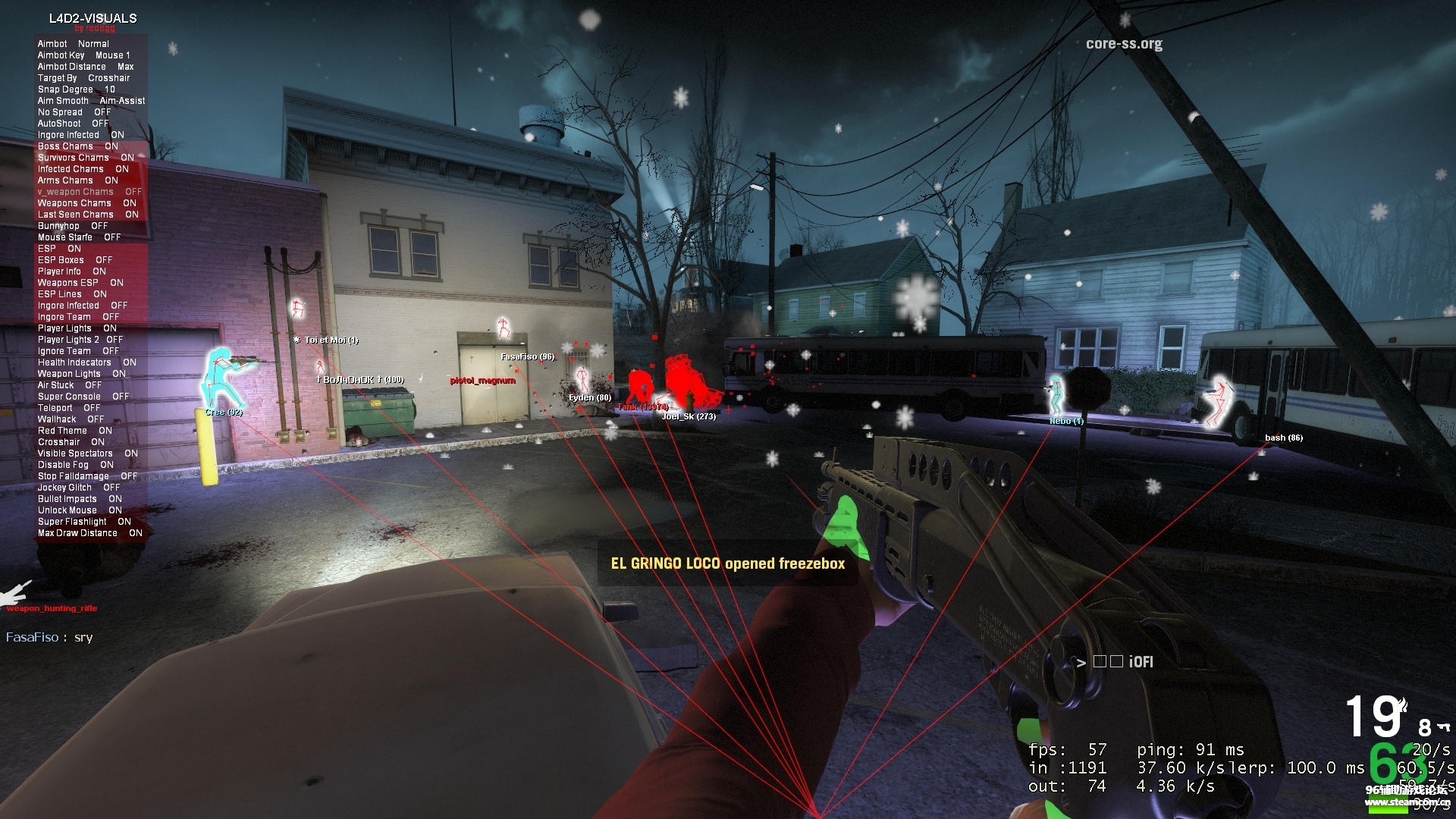Viewport: 1456px width, 819px height.
Task: Toggle Wallhack setting
Action: (x=68, y=419)
